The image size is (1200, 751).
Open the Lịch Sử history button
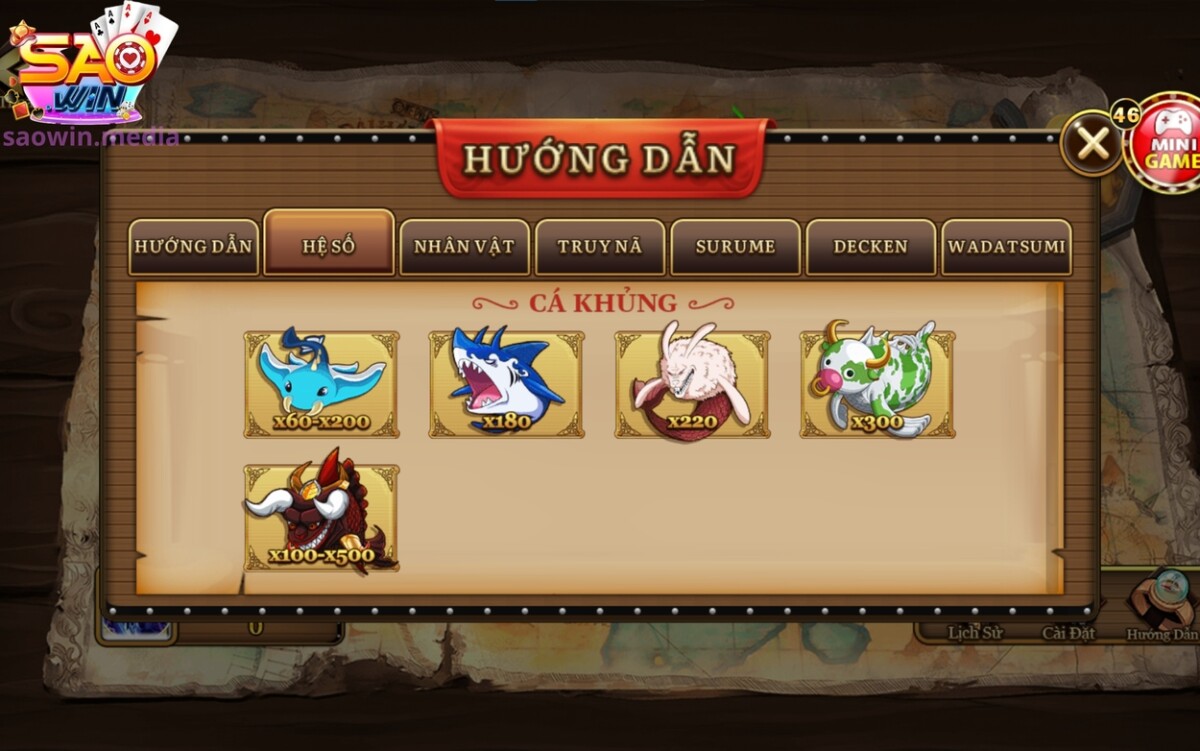(974, 632)
